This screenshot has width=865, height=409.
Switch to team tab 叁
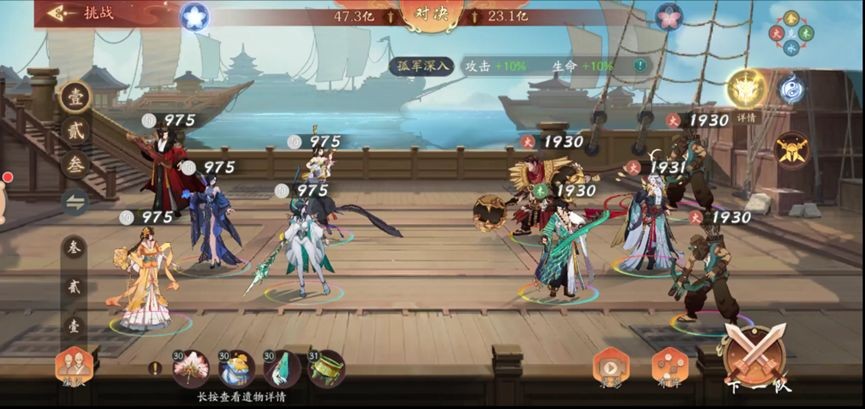click(75, 165)
